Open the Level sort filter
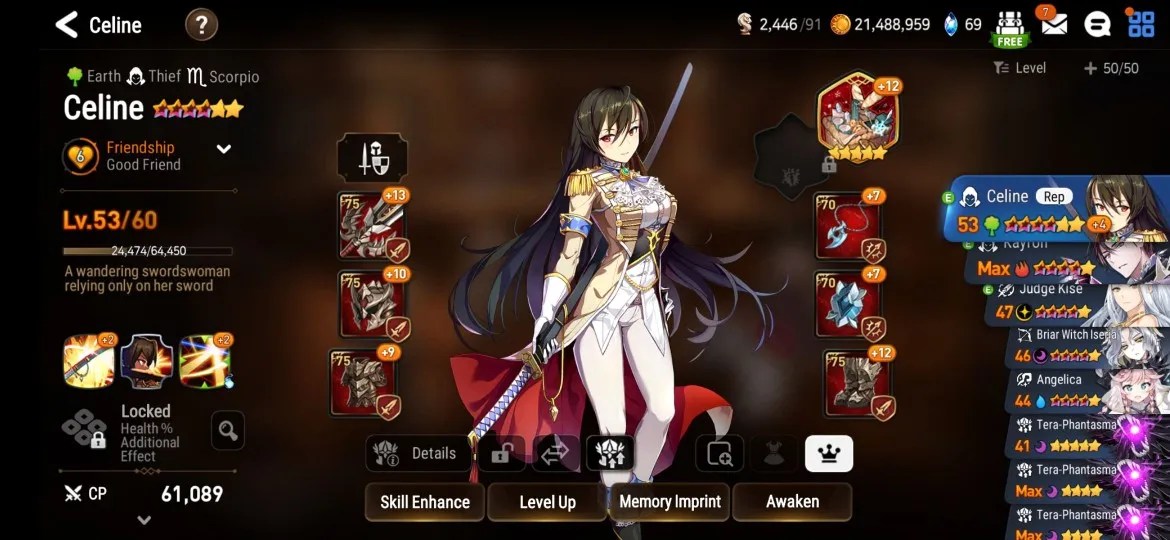Screen dimensions: 1170x540 [1020, 68]
